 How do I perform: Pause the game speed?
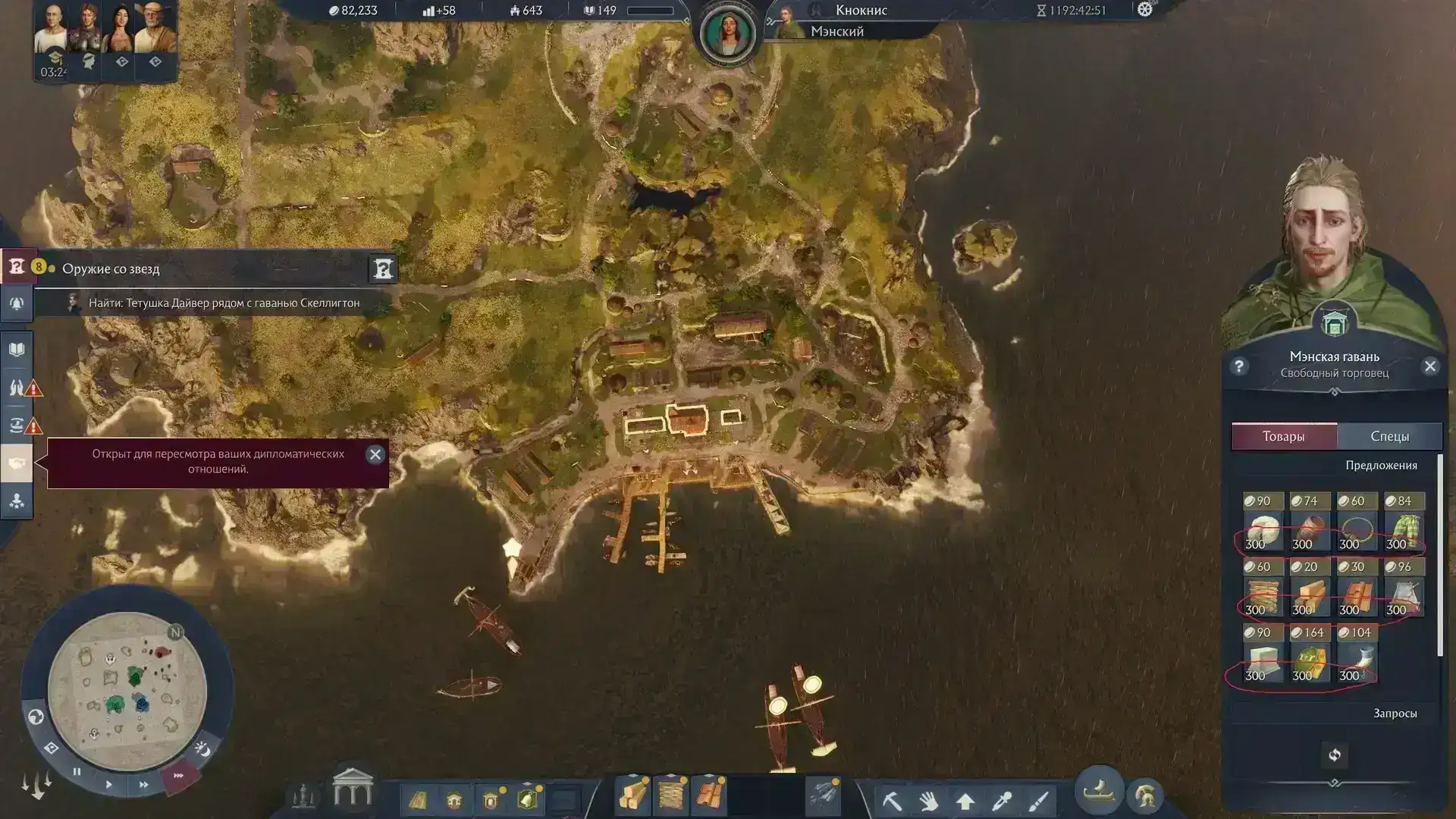(77, 772)
